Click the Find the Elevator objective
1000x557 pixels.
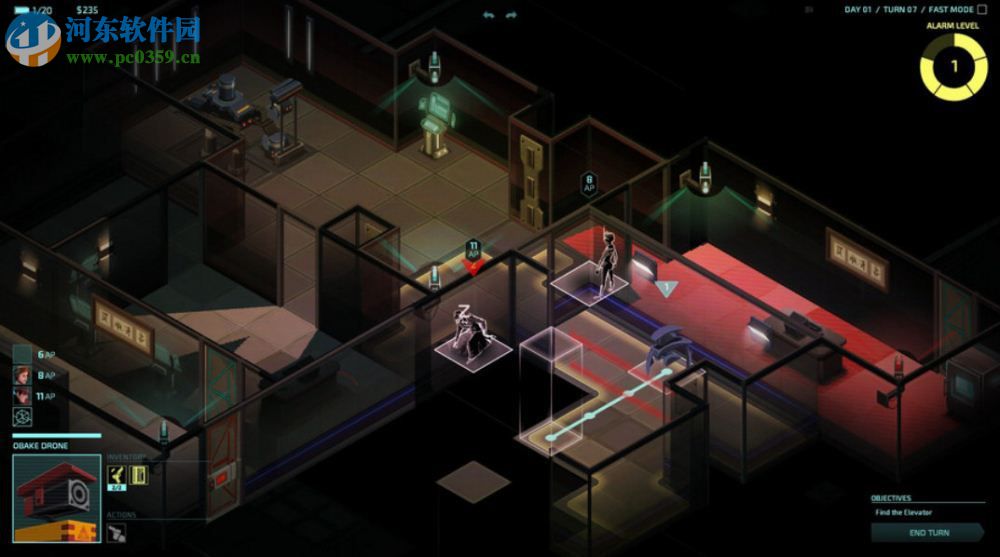click(904, 513)
